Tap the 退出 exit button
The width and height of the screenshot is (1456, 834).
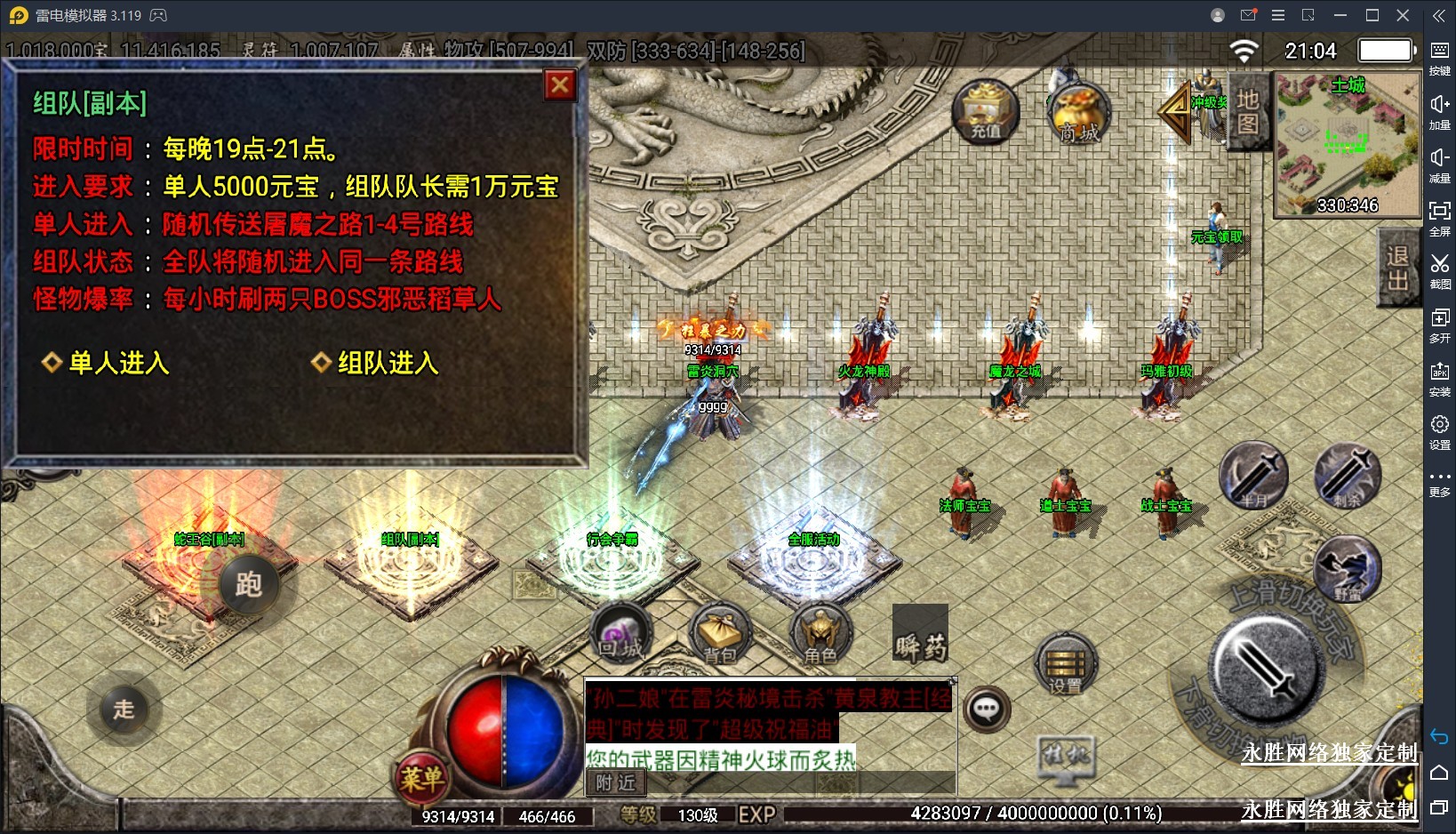[x=1397, y=268]
